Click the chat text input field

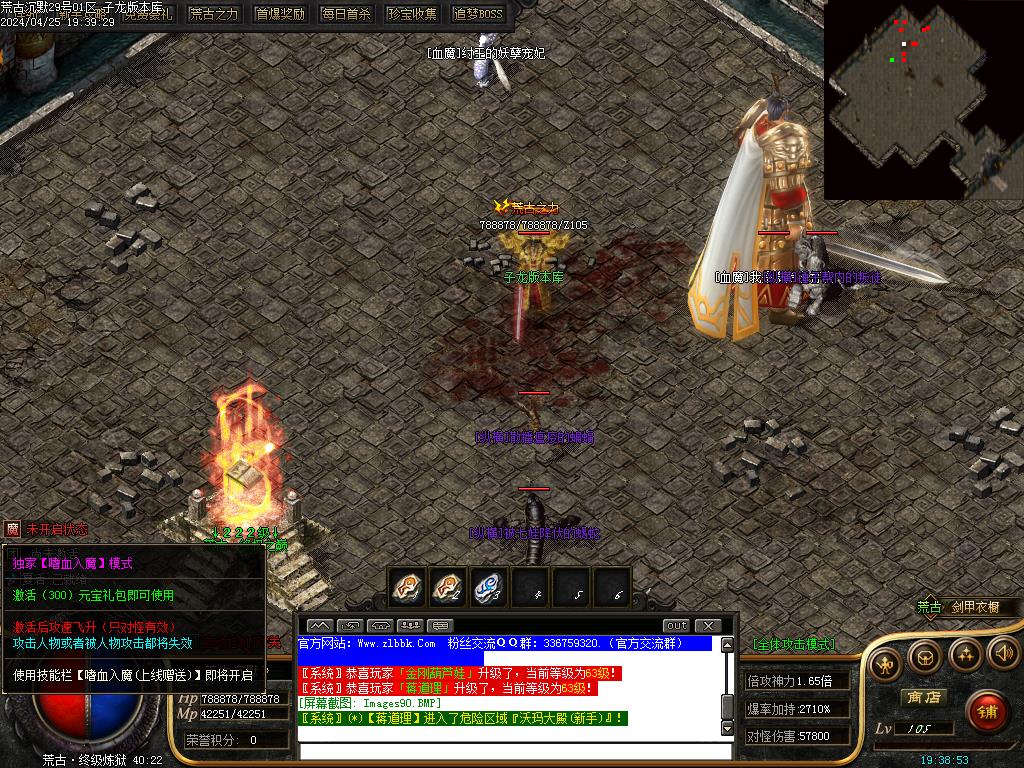(510, 750)
